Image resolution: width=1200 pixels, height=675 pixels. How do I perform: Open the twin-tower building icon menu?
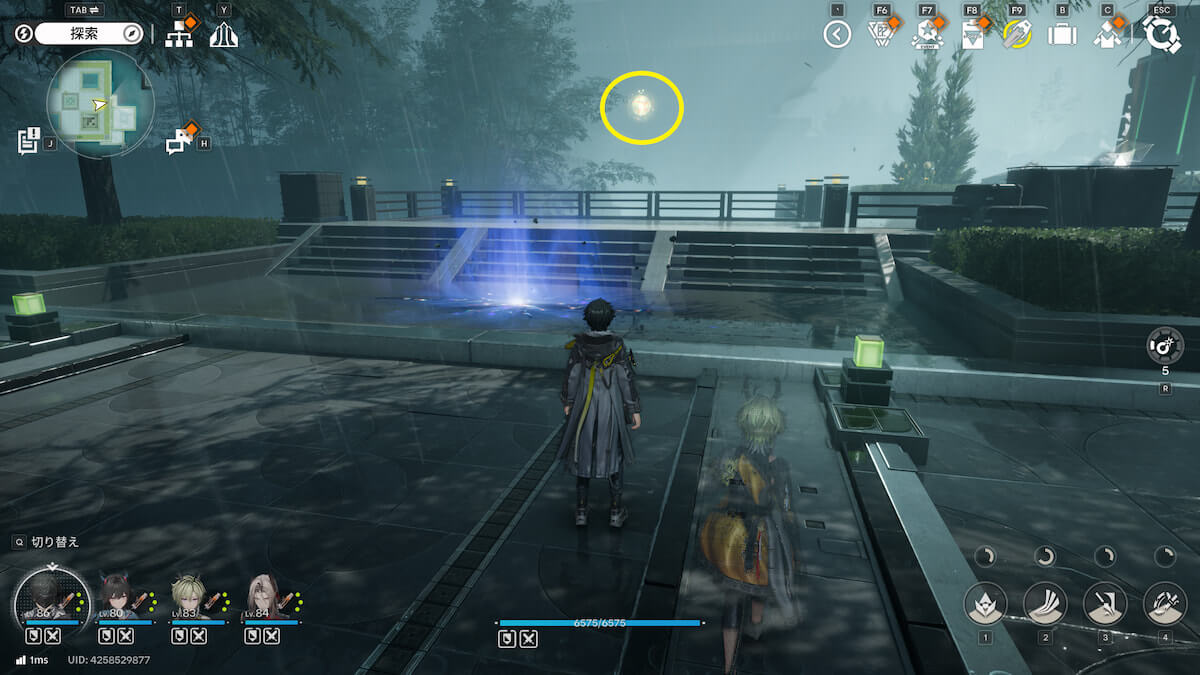tap(224, 35)
